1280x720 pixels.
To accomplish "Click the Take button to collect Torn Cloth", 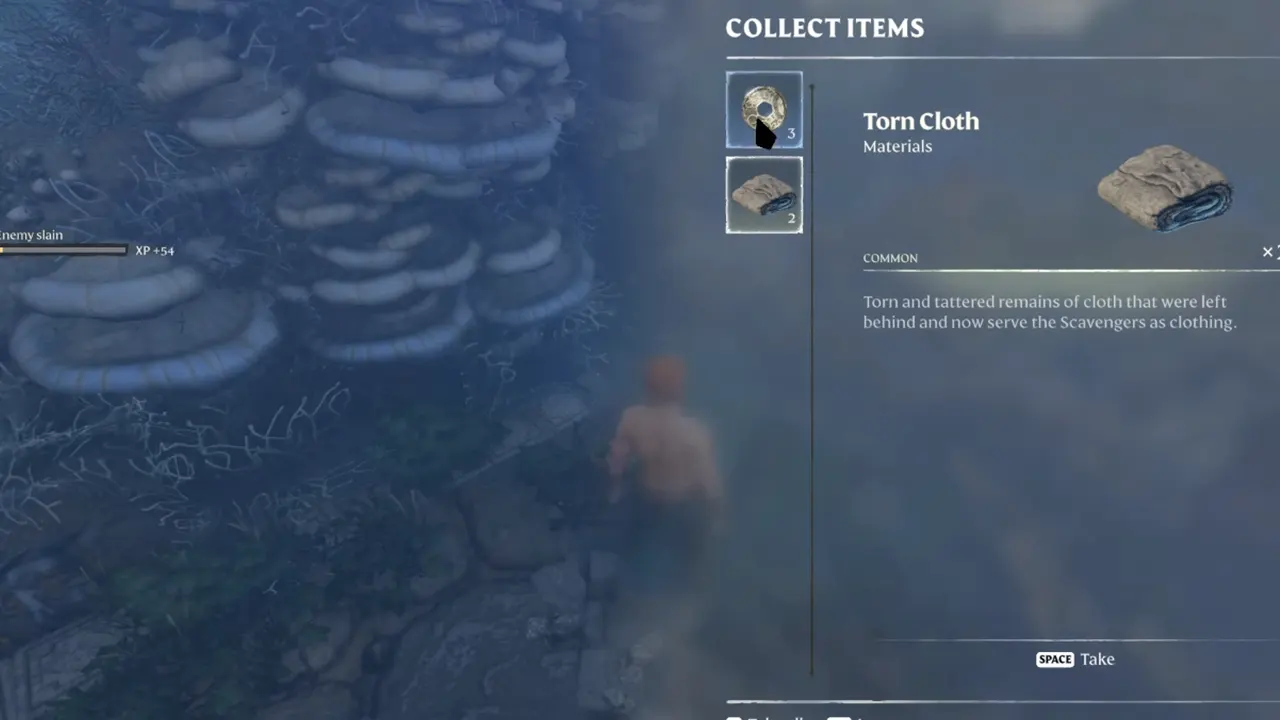I will pyautogui.click(x=1097, y=659).
